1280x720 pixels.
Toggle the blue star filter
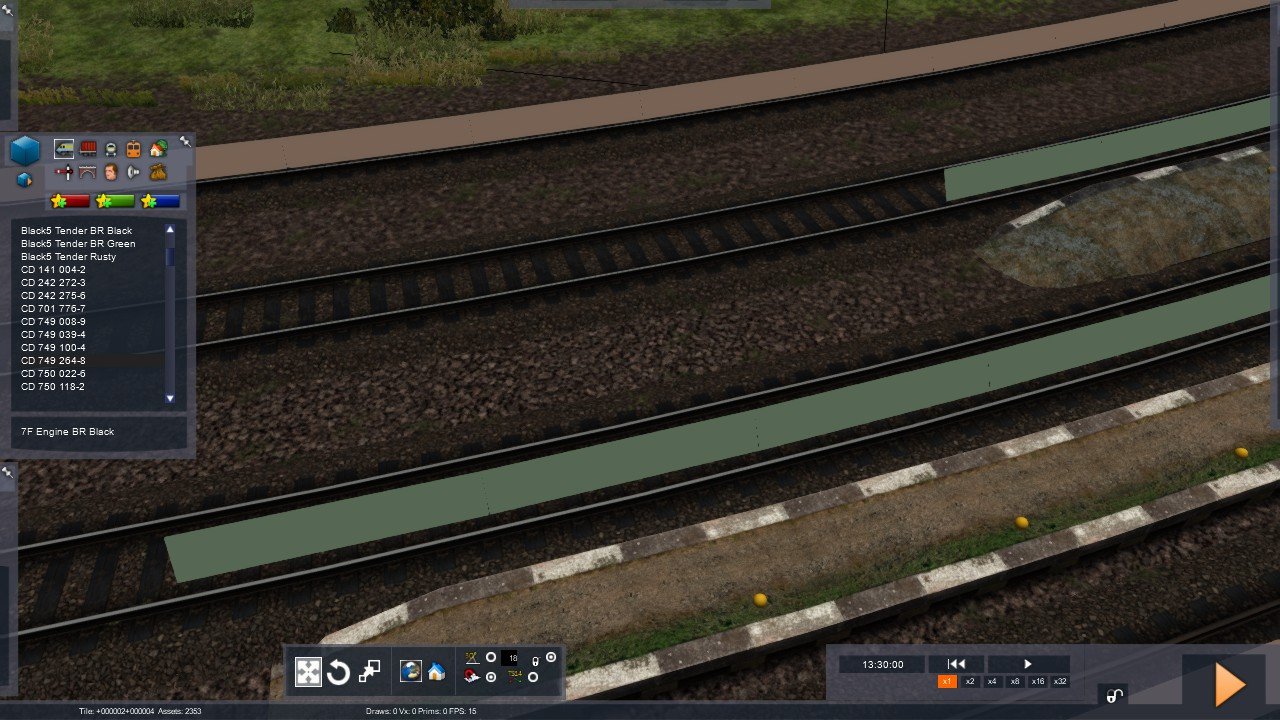point(161,201)
